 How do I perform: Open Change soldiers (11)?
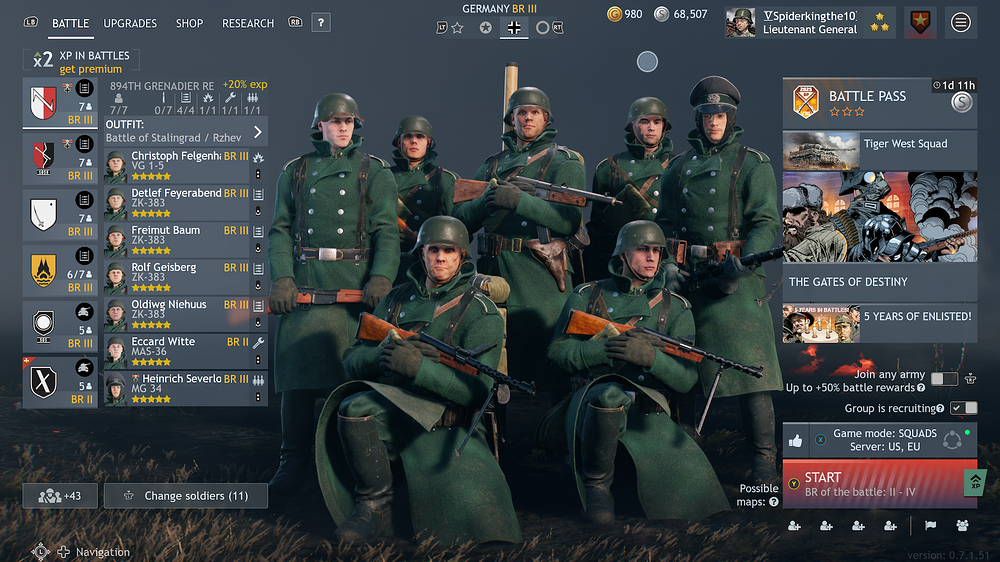click(186, 496)
